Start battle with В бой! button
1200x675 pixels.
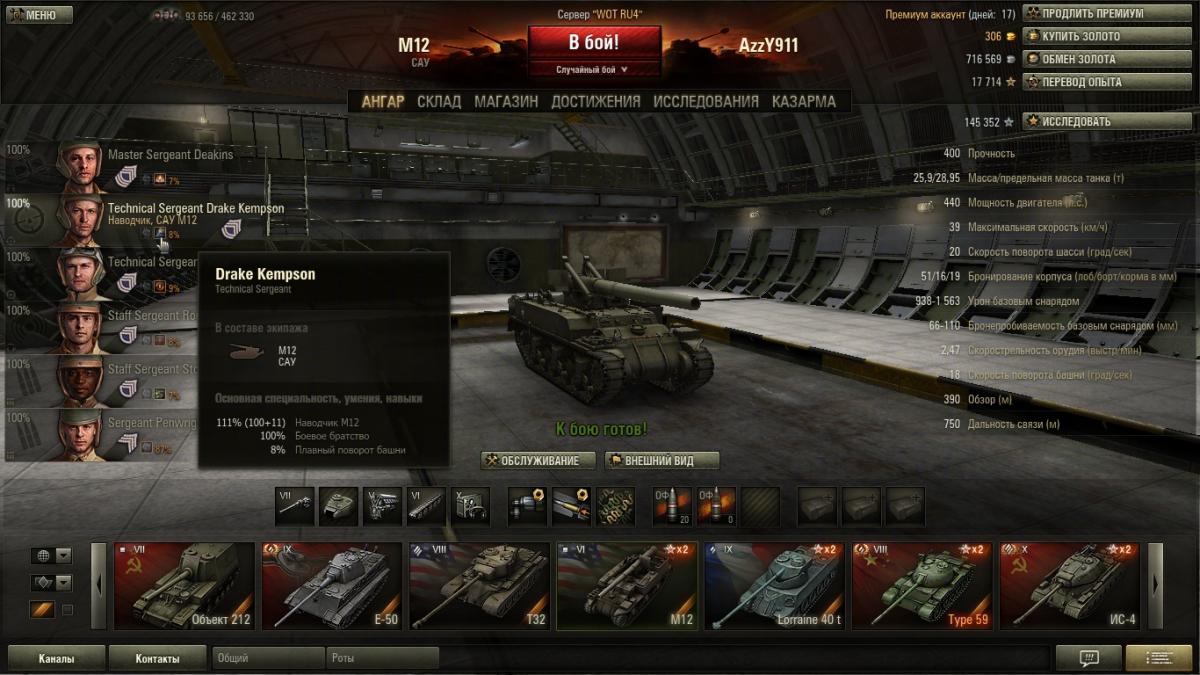pos(594,43)
